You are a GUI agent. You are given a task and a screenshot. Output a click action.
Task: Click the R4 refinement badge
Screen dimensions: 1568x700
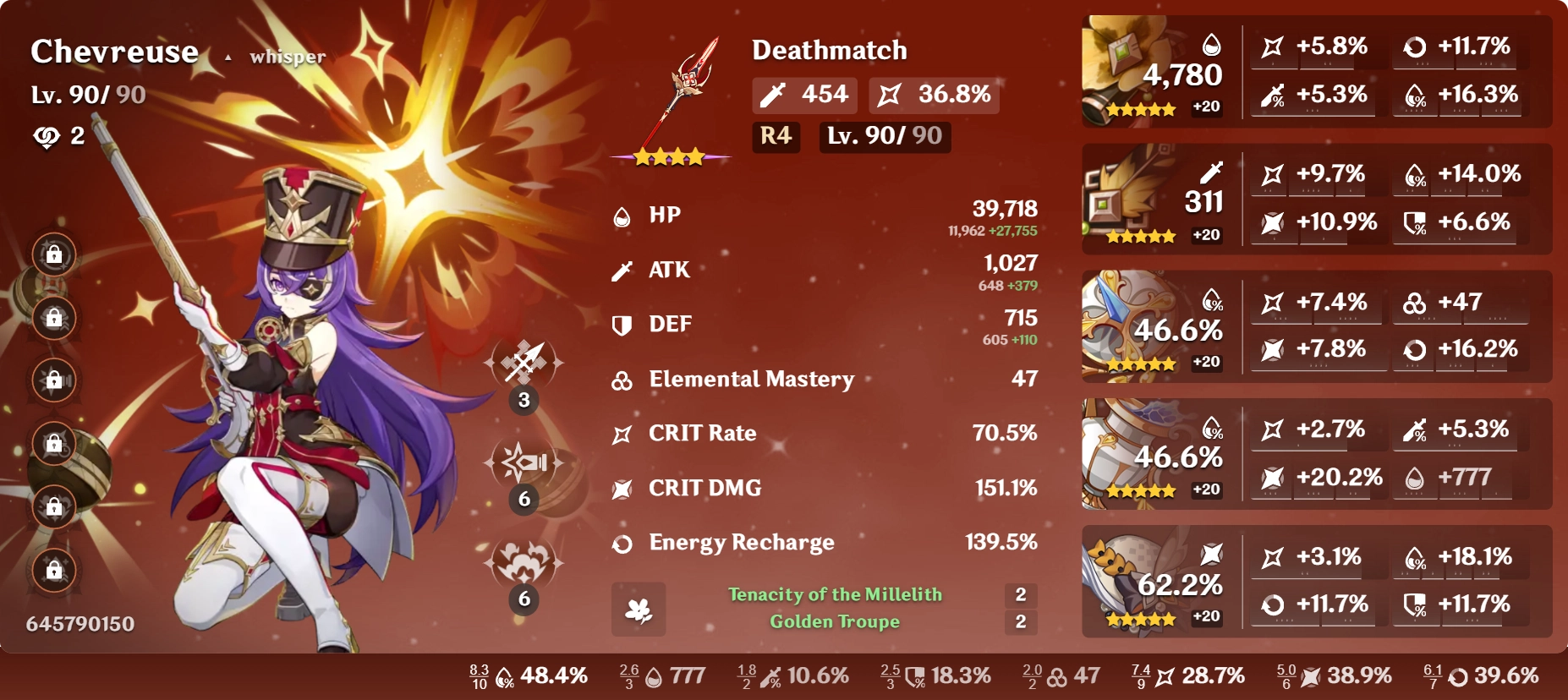pyautogui.click(x=777, y=138)
